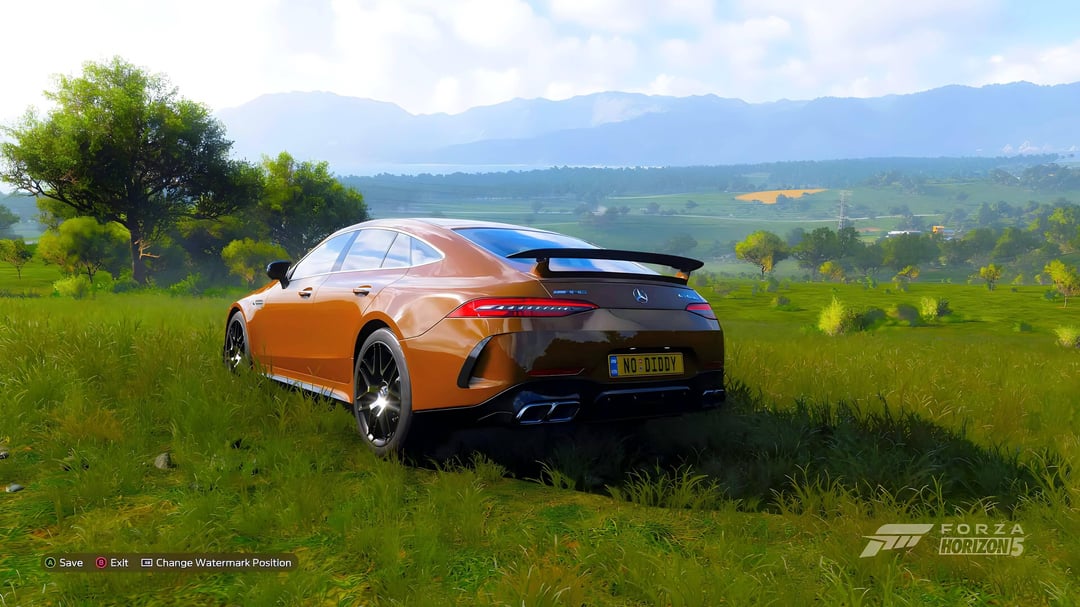Viewport: 1080px width, 607px height.
Task: Save the photo with the Save option
Action: click(64, 563)
